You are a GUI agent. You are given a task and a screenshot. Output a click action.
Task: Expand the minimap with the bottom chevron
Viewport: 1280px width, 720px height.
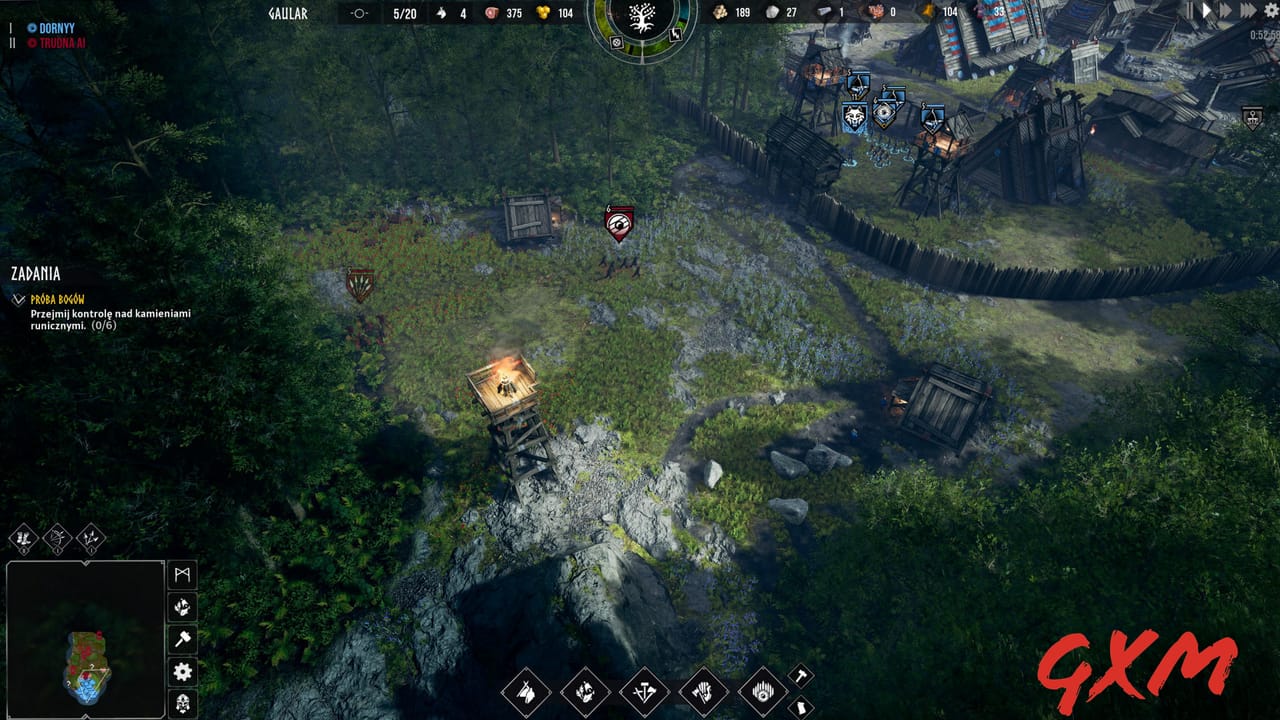pos(85,716)
